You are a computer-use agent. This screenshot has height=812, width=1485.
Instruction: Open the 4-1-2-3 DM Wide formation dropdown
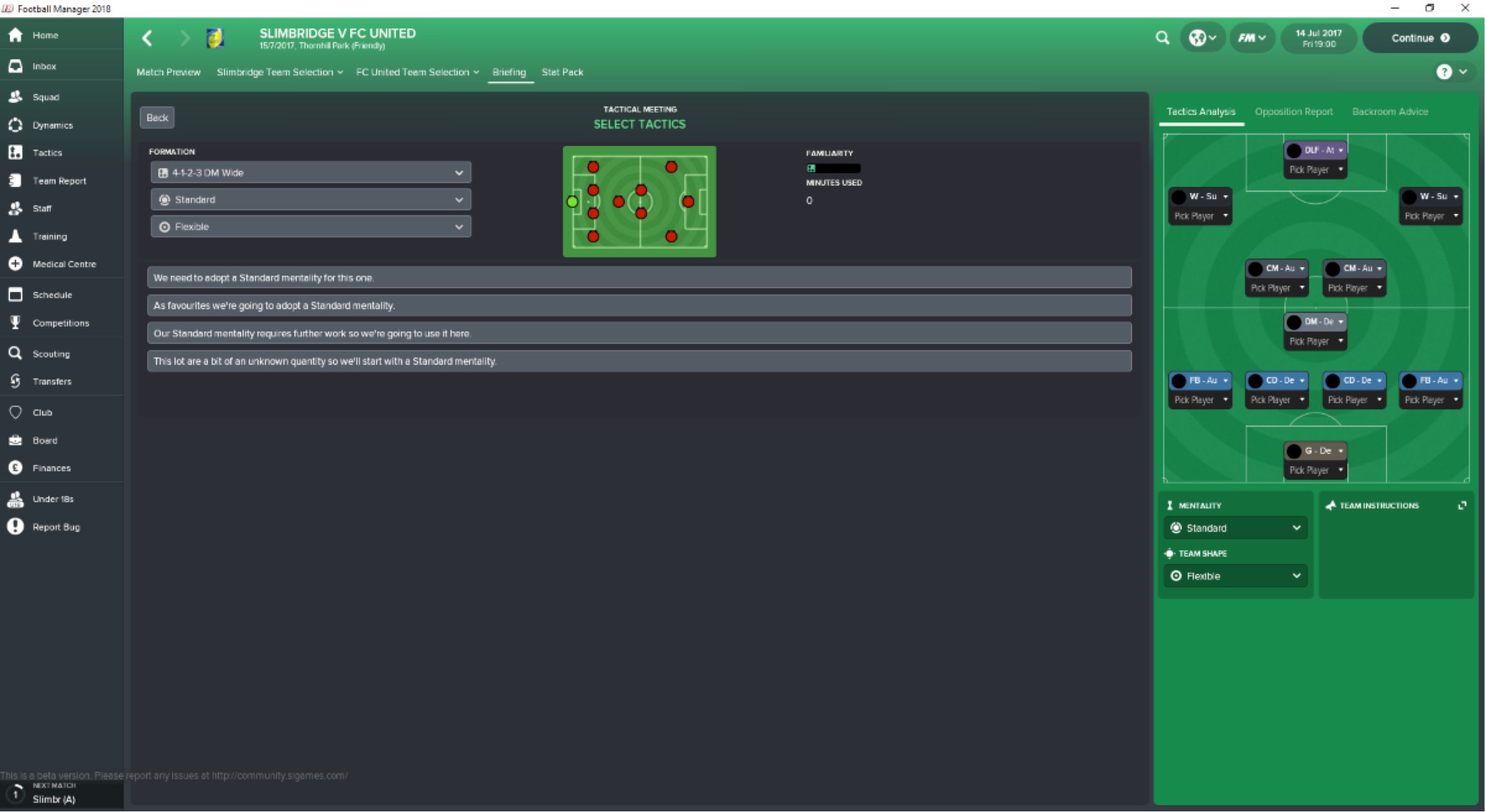[x=310, y=172]
